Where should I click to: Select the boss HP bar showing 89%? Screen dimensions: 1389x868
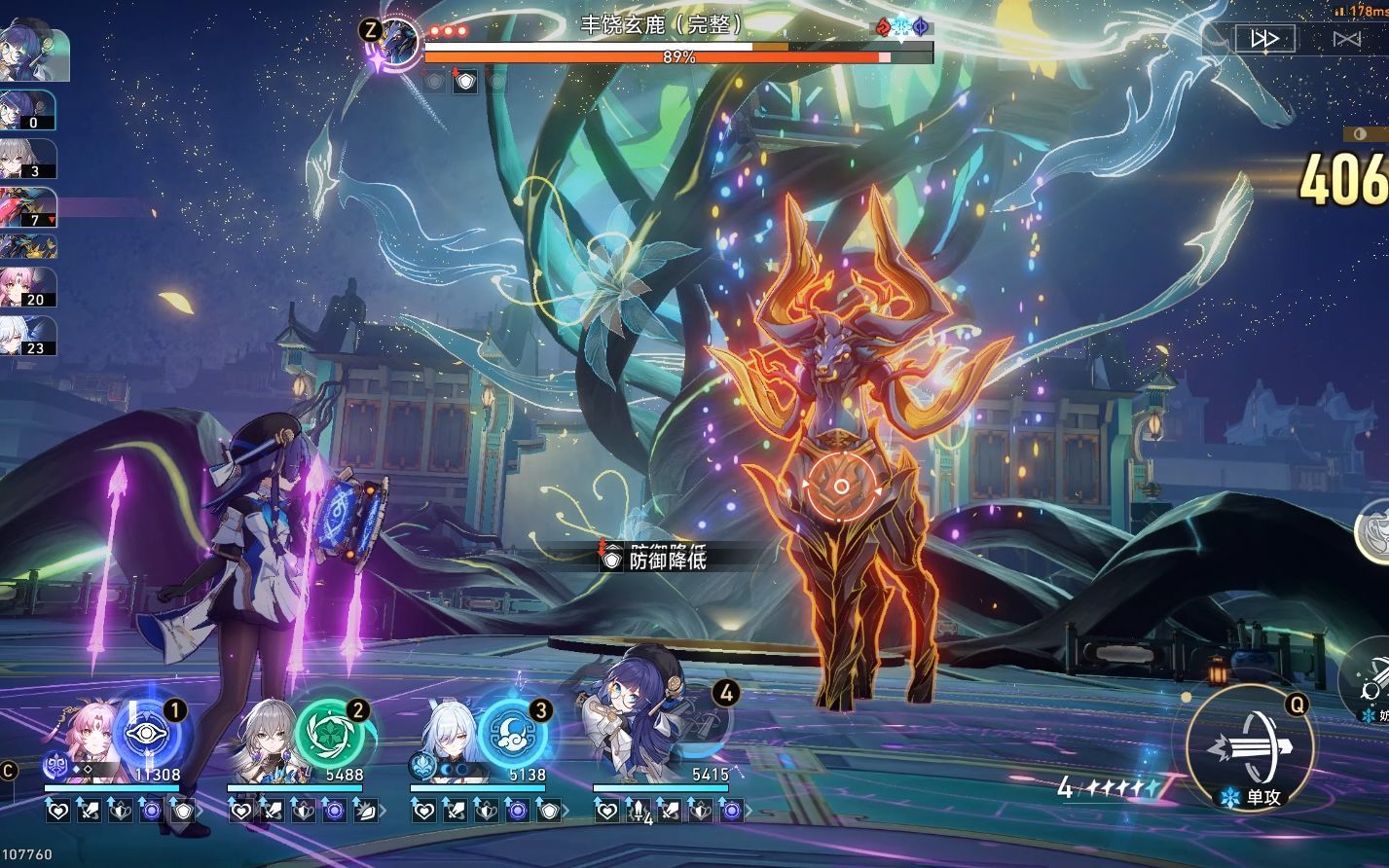(679, 56)
